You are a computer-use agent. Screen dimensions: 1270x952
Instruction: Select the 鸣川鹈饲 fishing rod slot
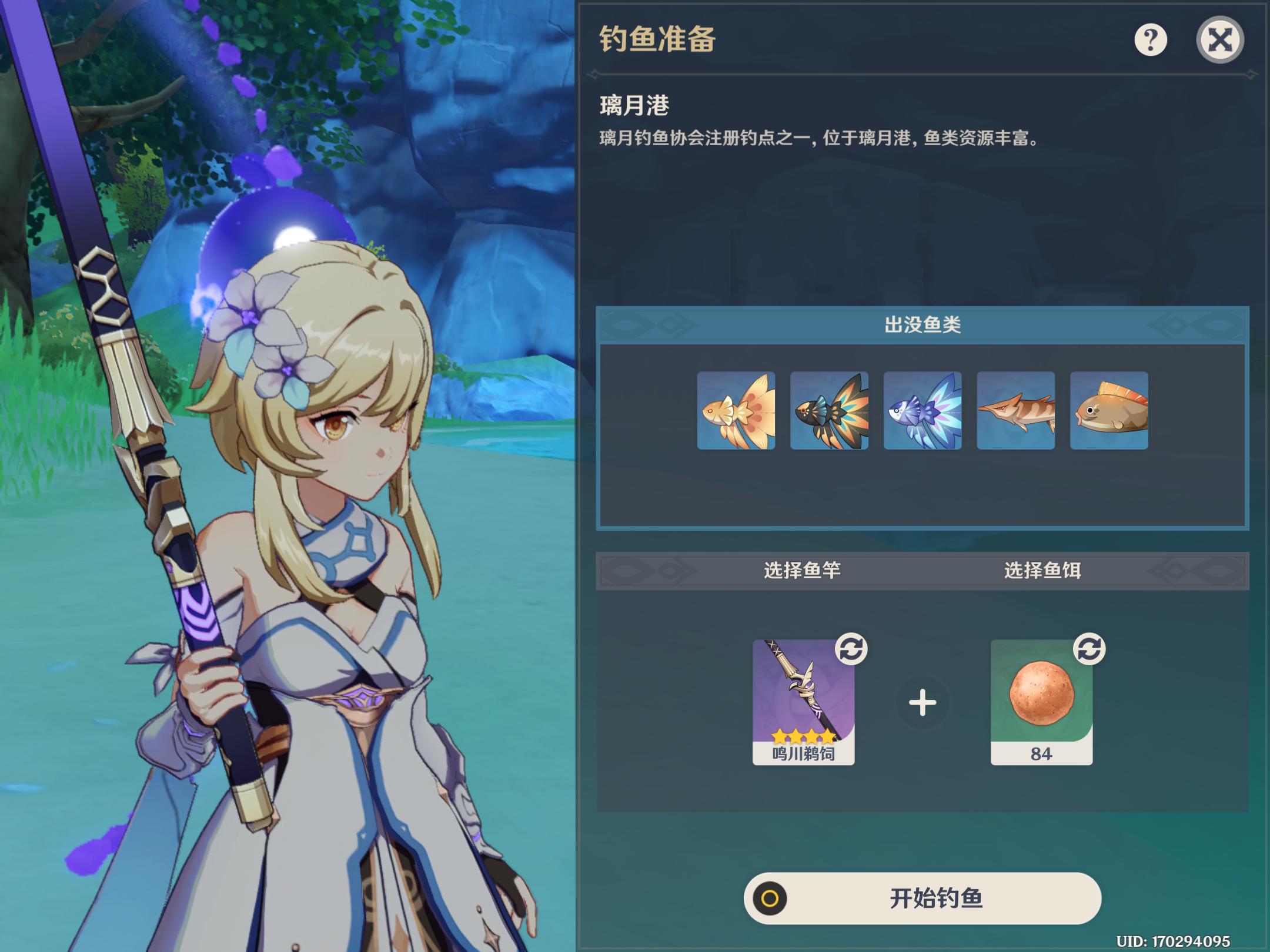(803, 702)
